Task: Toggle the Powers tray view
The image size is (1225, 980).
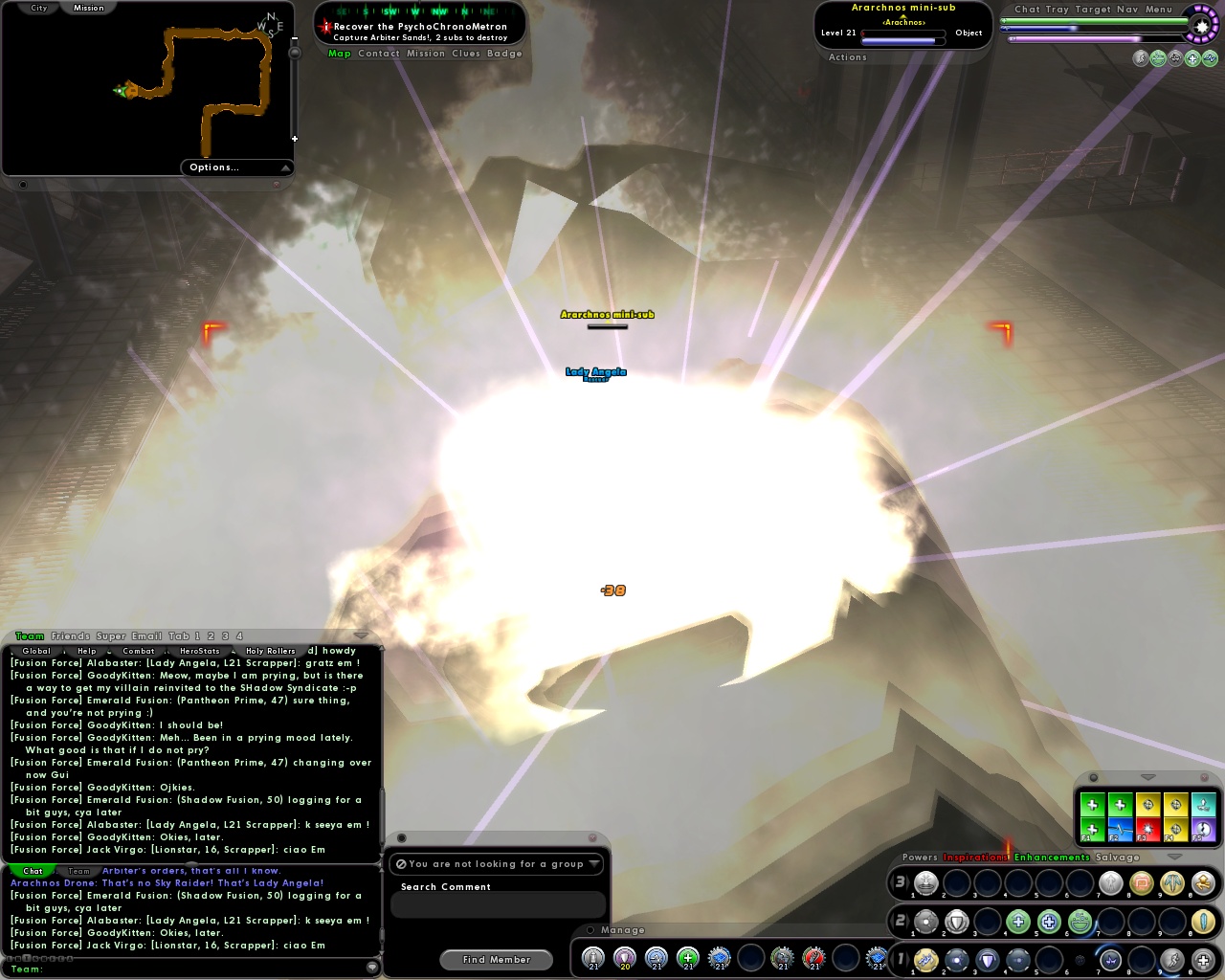Action: tap(919, 857)
